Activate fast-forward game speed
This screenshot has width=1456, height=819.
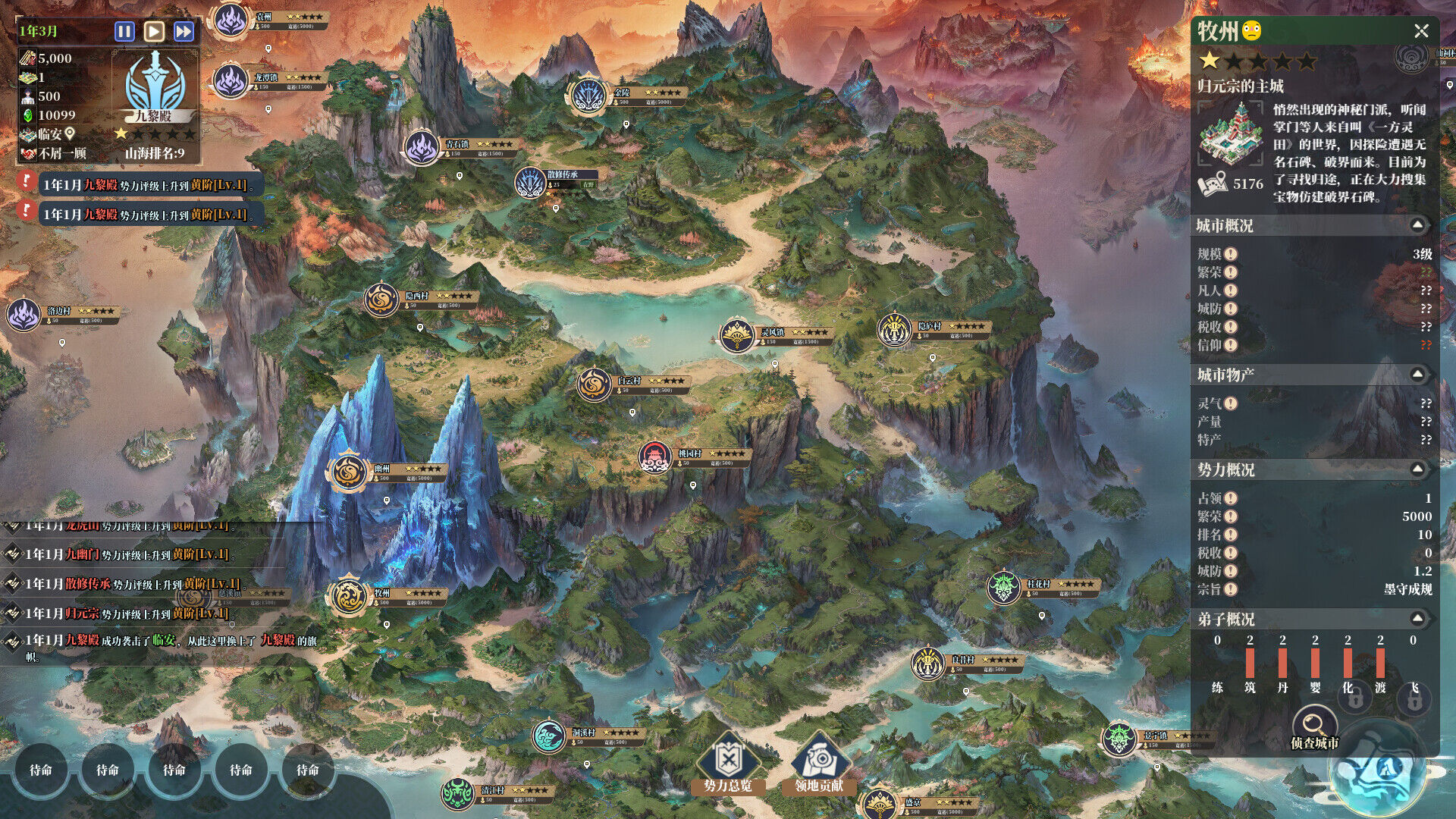(184, 31)
